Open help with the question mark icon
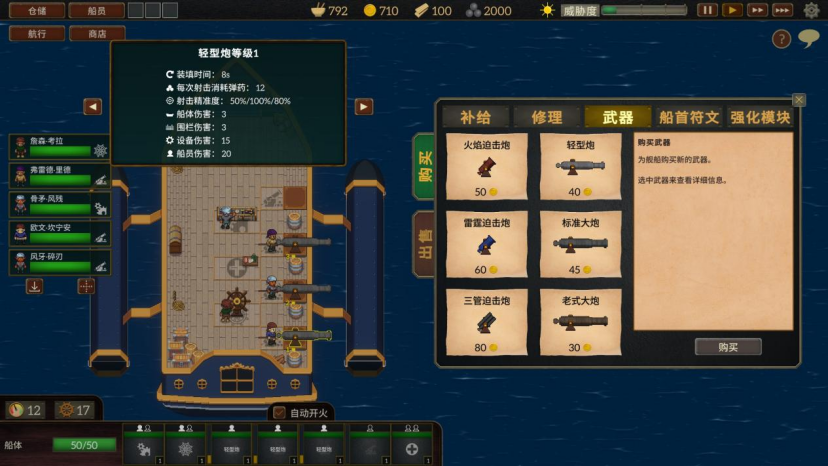Viewport: 828px width, 466px height. (782, 39)
